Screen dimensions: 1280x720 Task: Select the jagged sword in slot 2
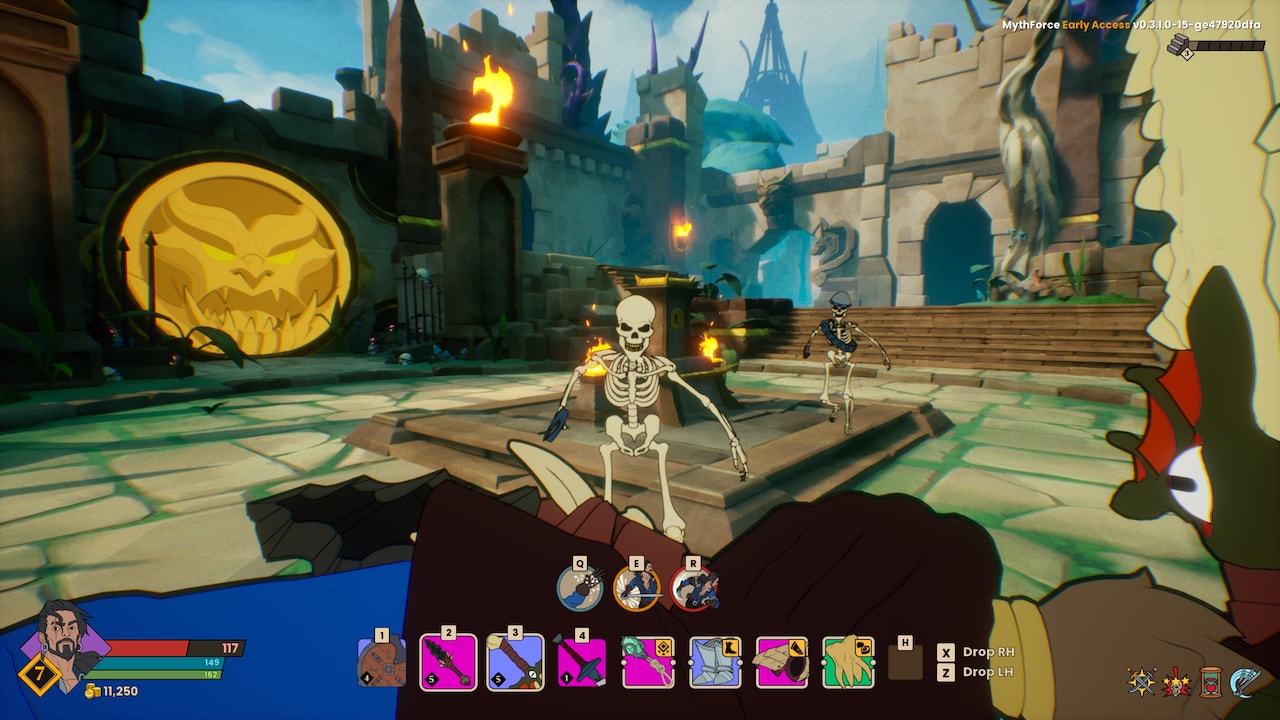(x=447, y=663)
